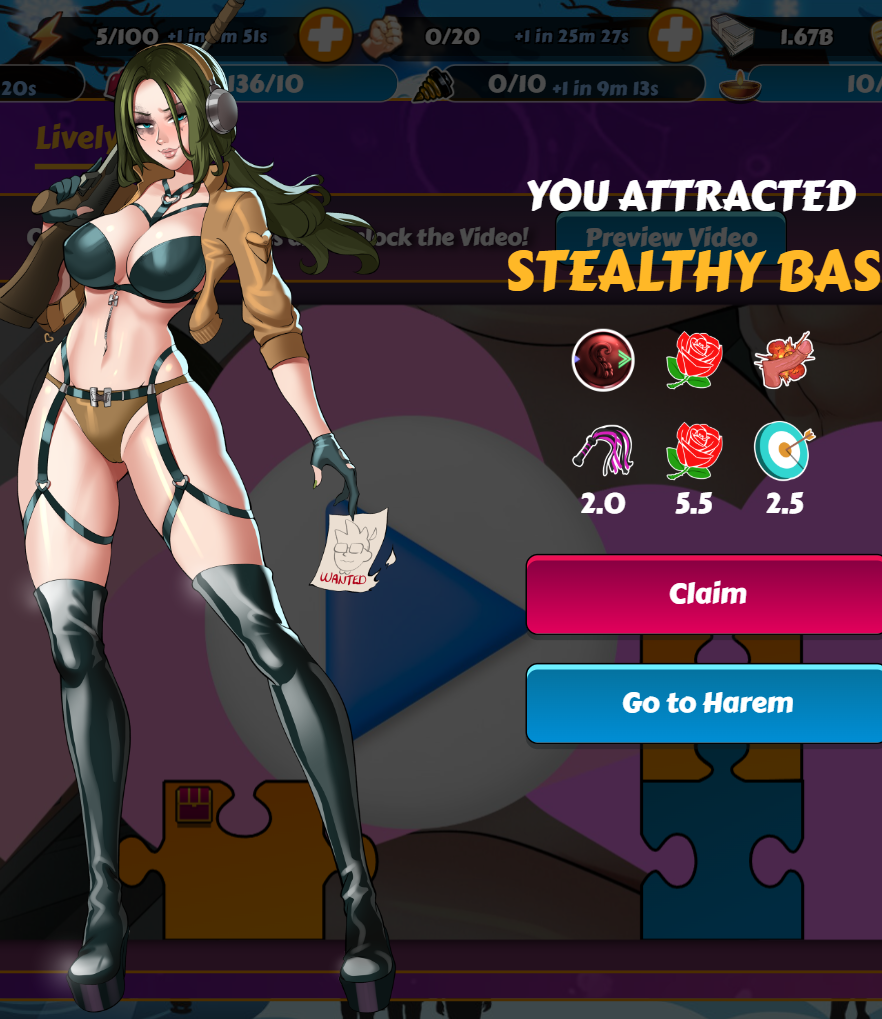Add energy with the plus button beside the lightning bolt
The width and height of the screenshot is (882, 1019).
point(325,37)
